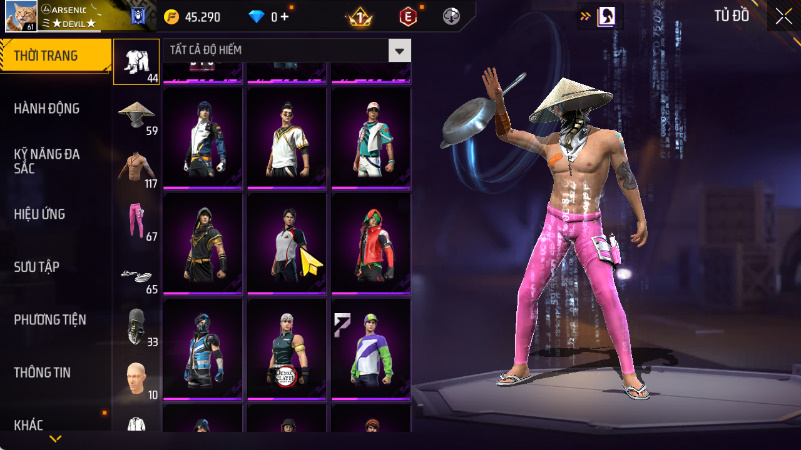Choose the purple and green cap outfit
This screenshot has height=450, width=801.
(x=370, y=348)
